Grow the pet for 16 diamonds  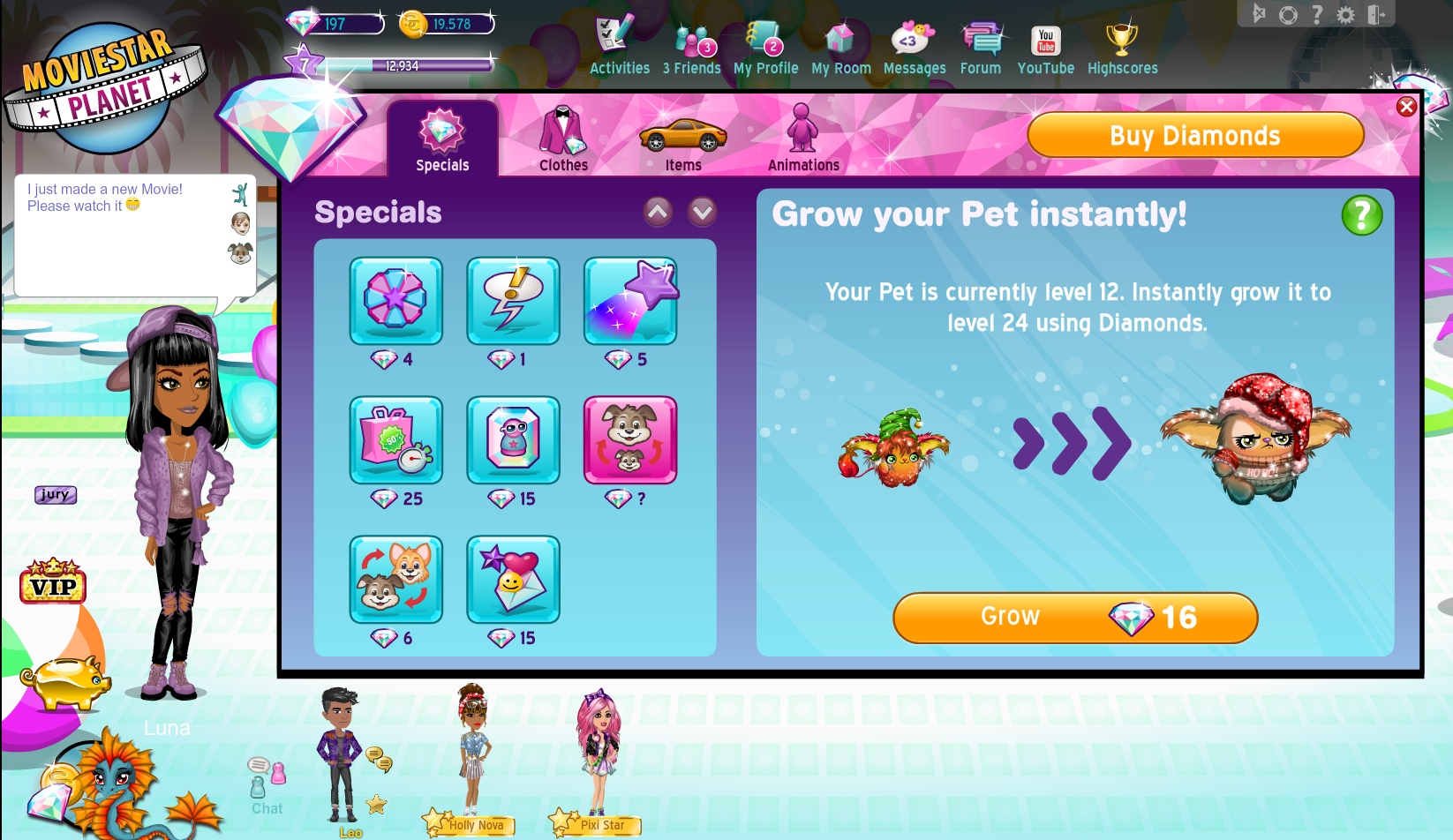point(1075,618)
